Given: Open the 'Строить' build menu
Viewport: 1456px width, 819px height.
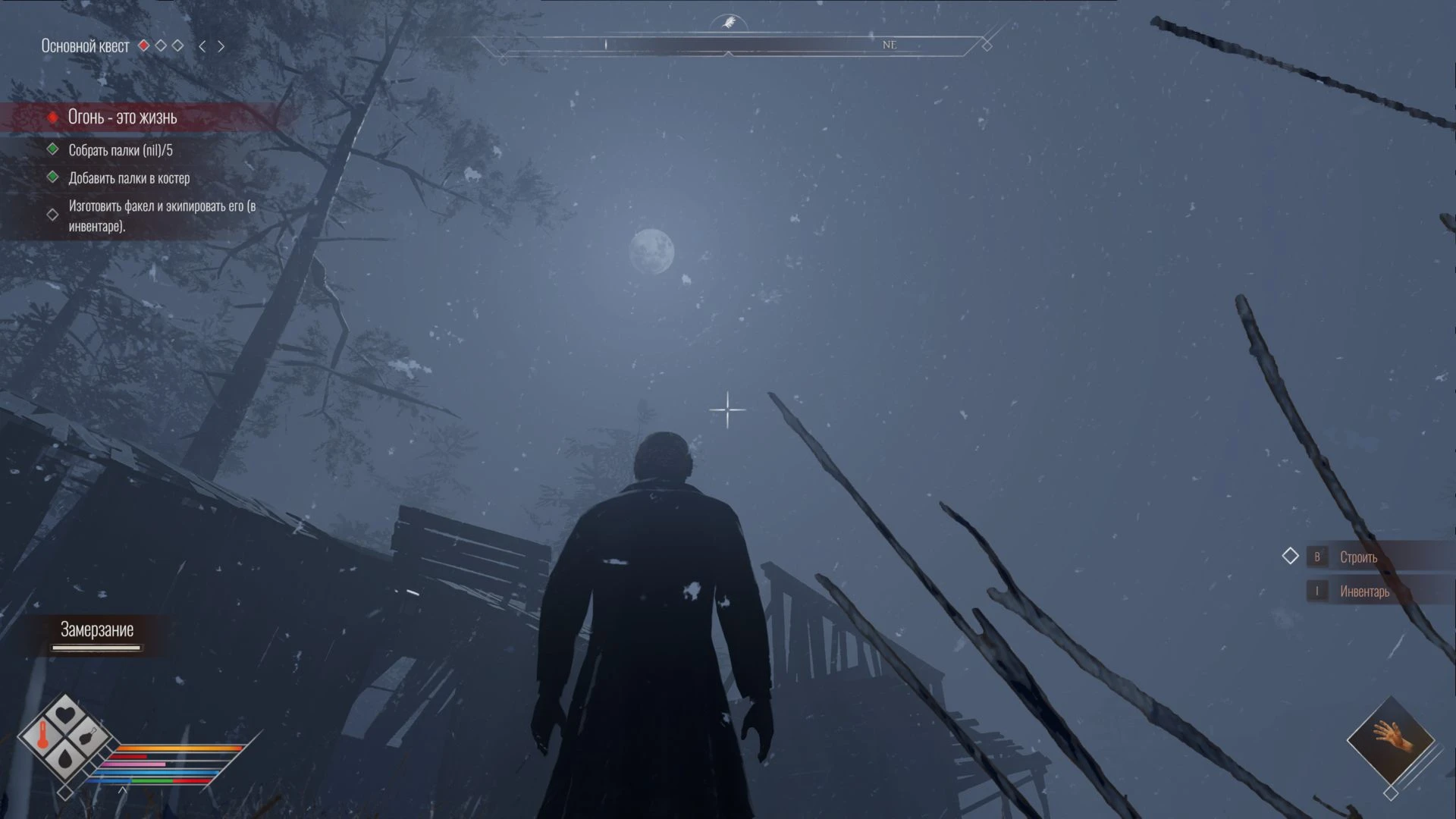Looking at the screenshot, I should tap(1357, 557).
